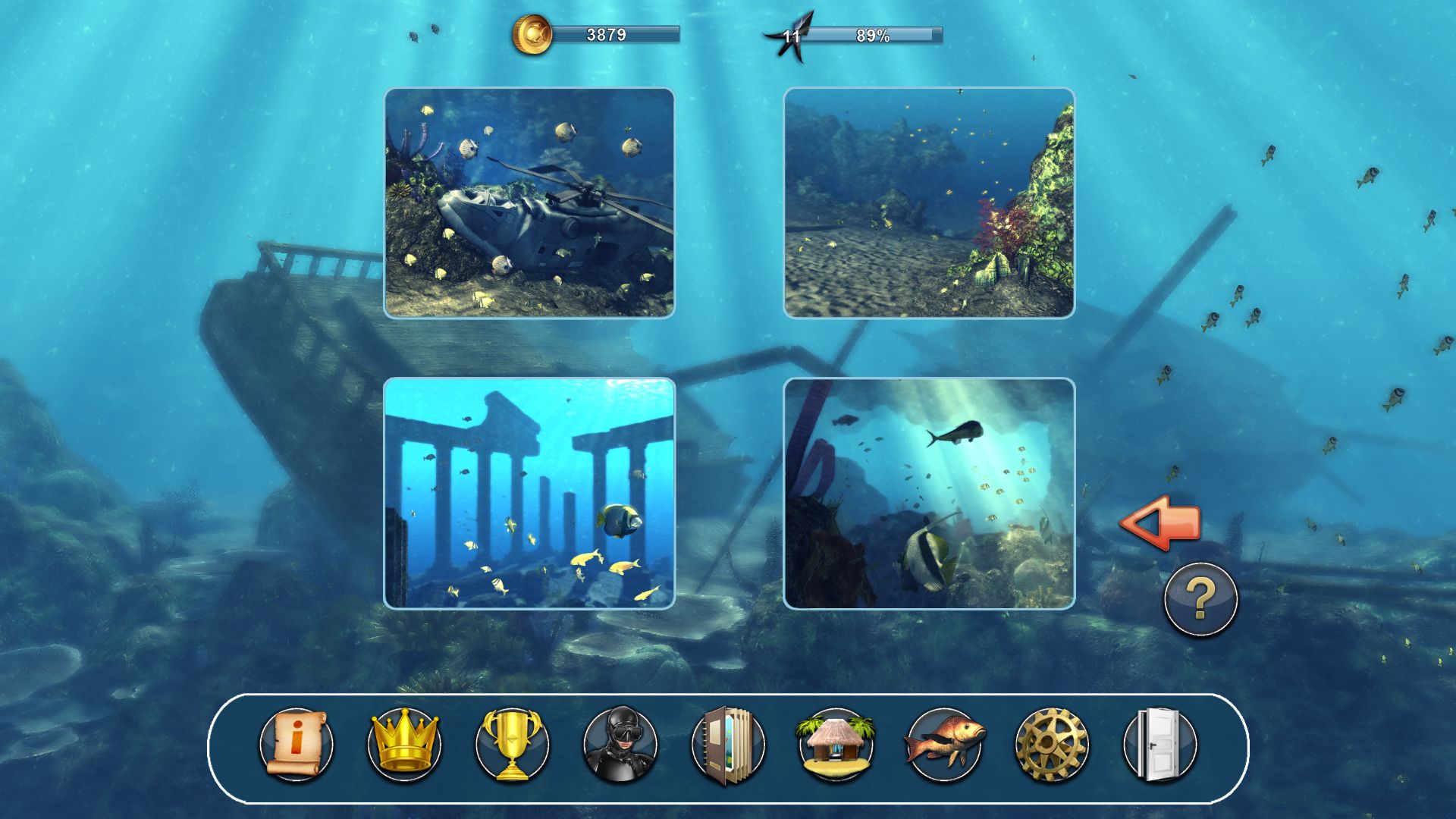
Task: Exit through the door icon
Action: coord(1159,745)
